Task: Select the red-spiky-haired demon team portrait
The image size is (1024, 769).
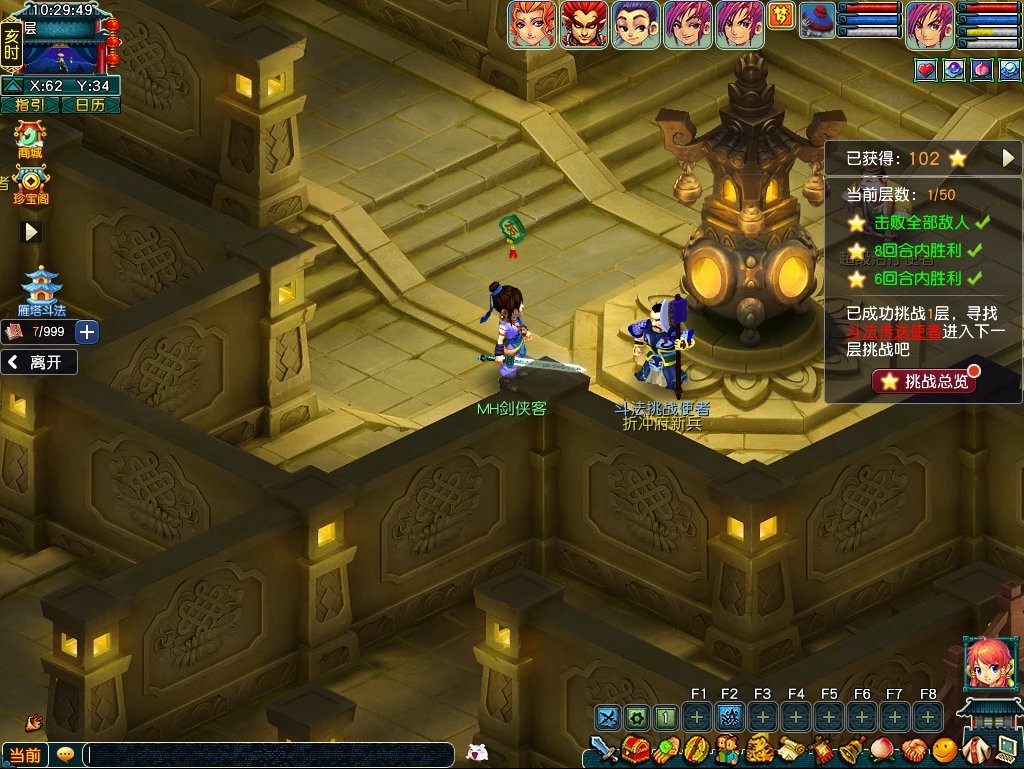Action: (583, 25)
